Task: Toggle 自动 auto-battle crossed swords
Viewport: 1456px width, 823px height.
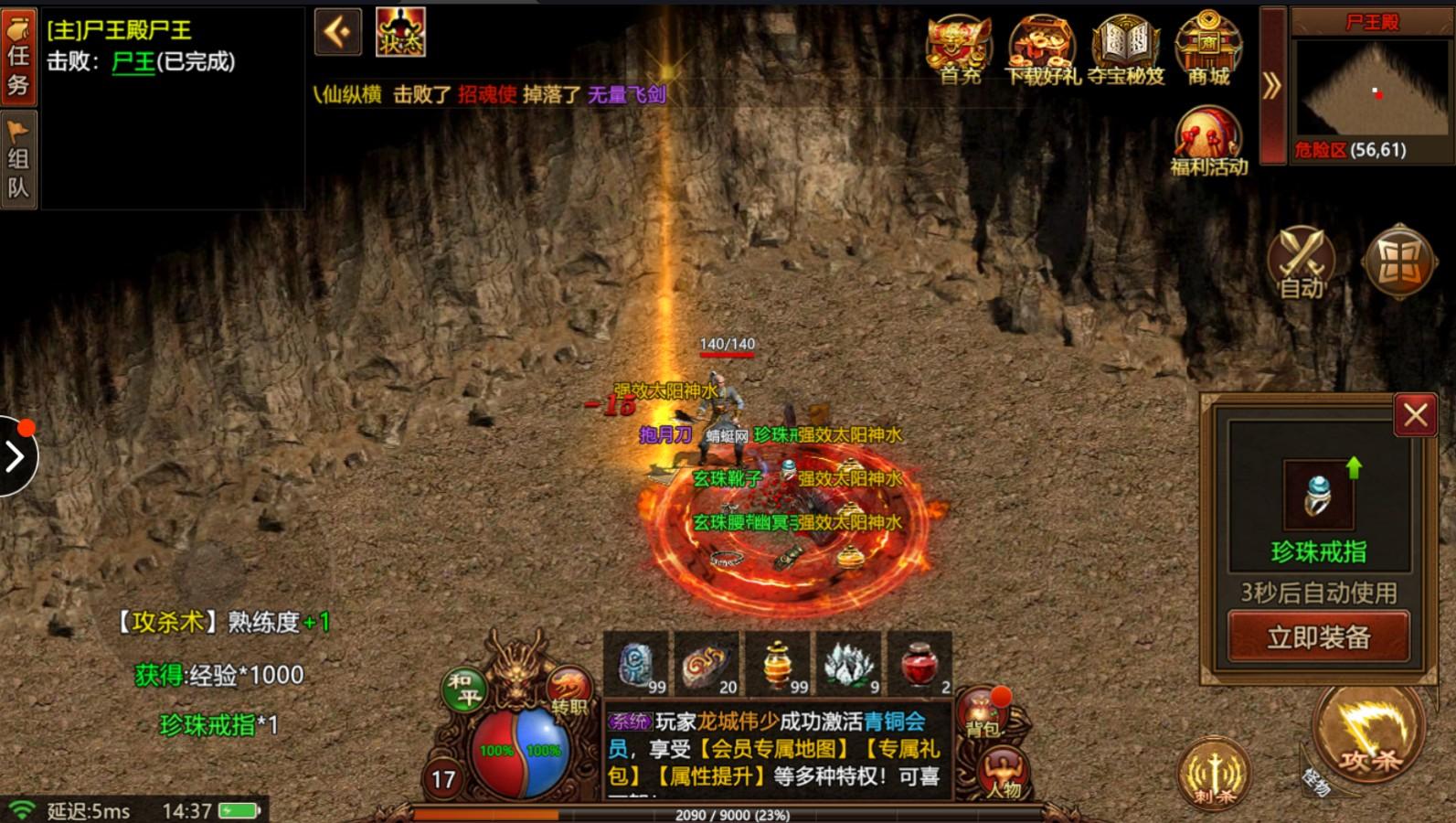Action: click(x=1302, y=262)
